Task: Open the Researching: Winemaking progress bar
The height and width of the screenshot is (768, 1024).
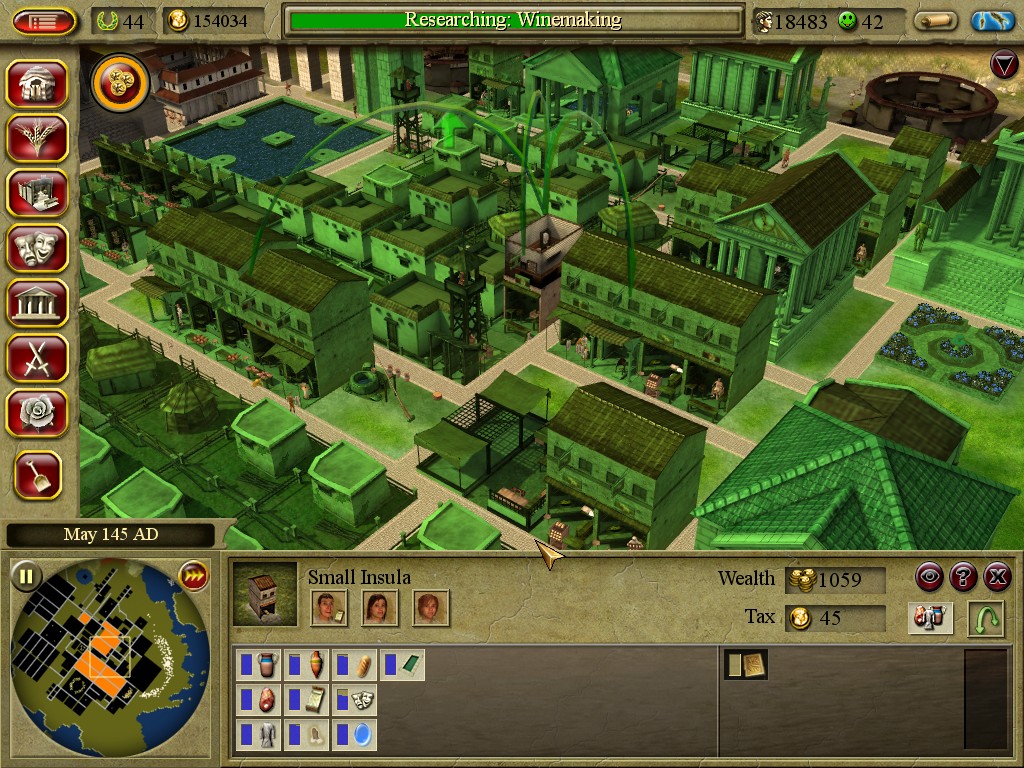Action: pos(513,20)
